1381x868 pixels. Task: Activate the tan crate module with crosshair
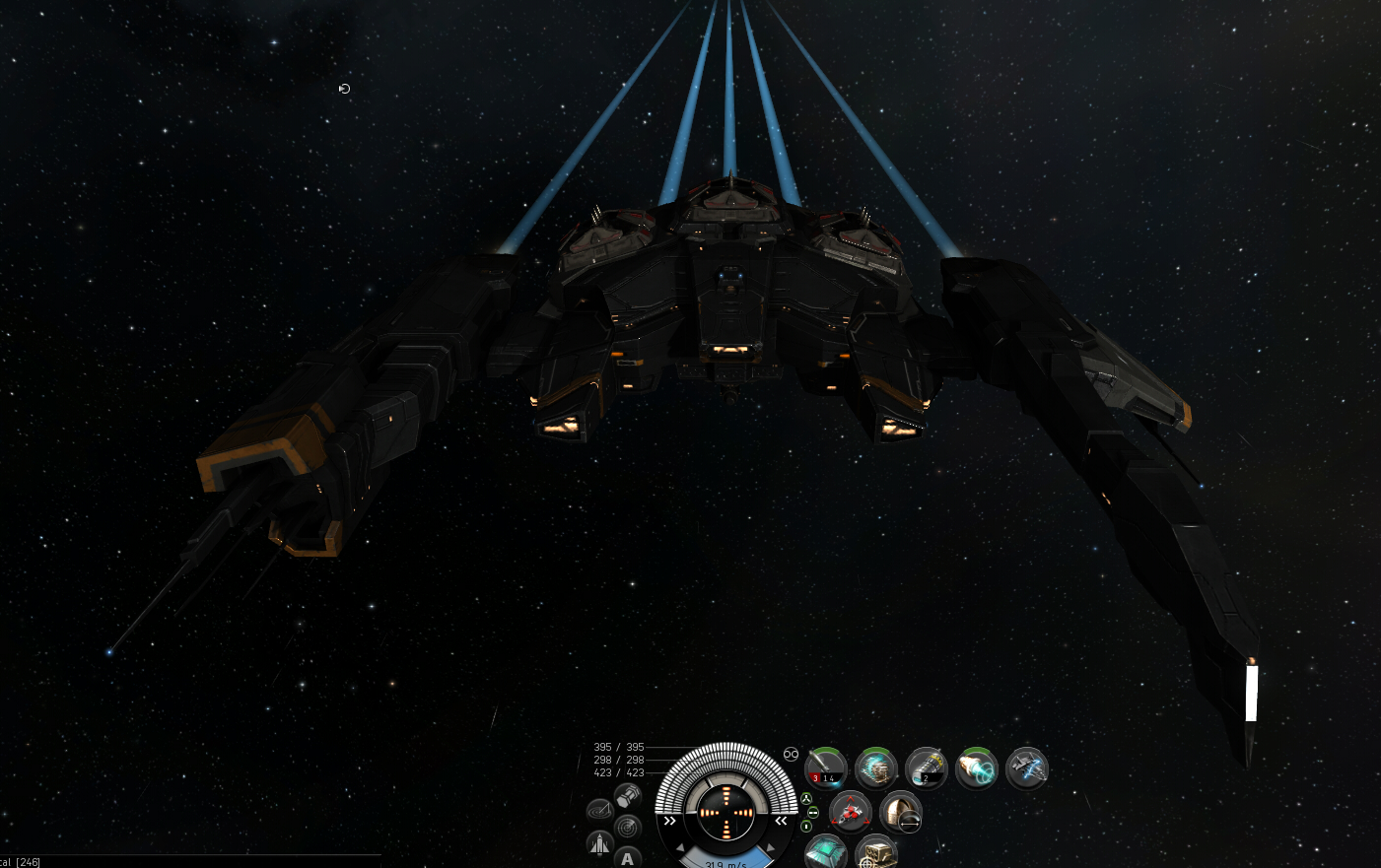tap(875, 852)
